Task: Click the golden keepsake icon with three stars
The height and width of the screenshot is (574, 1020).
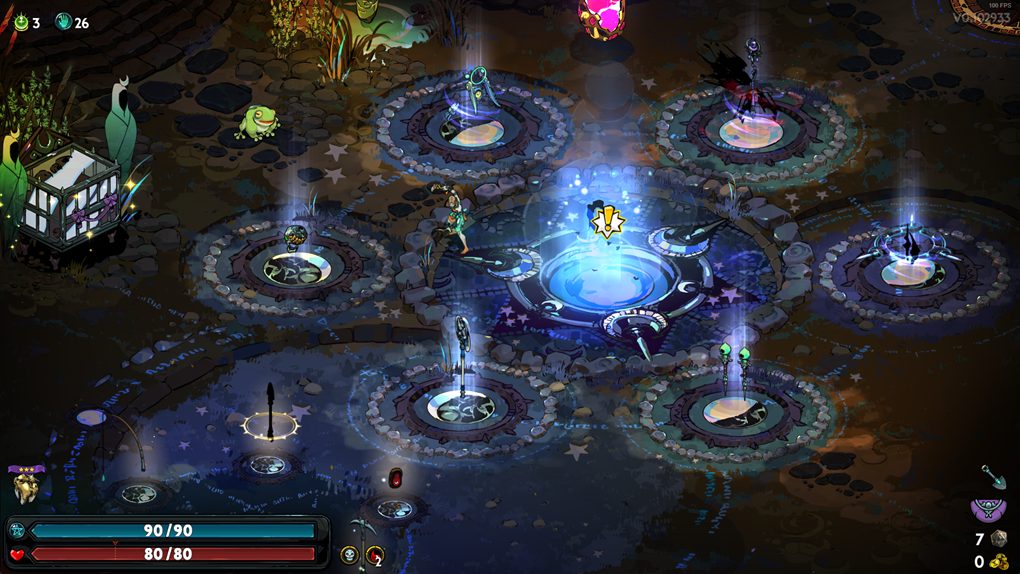Action: tap(24, 486)
